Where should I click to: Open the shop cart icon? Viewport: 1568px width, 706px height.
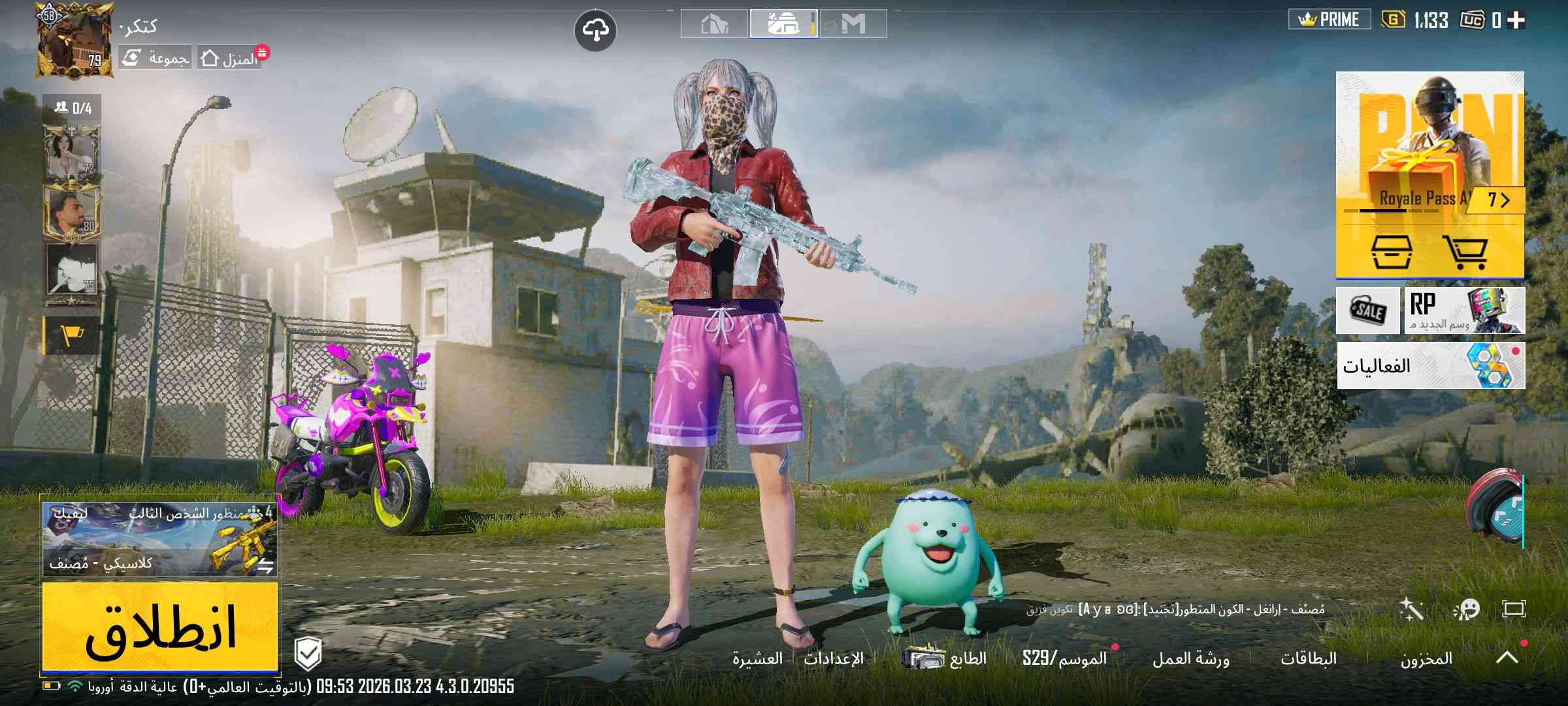click(1465, 252)
